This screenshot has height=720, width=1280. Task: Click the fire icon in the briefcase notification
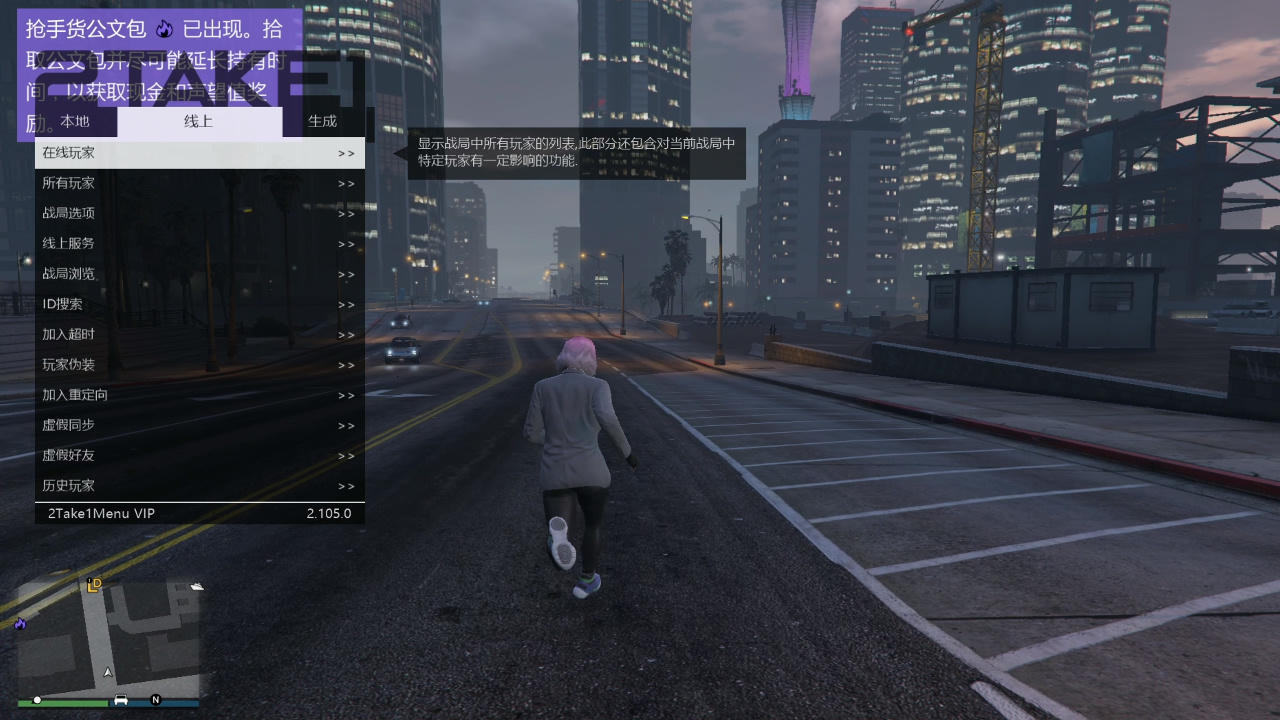[x=164, y=29]
